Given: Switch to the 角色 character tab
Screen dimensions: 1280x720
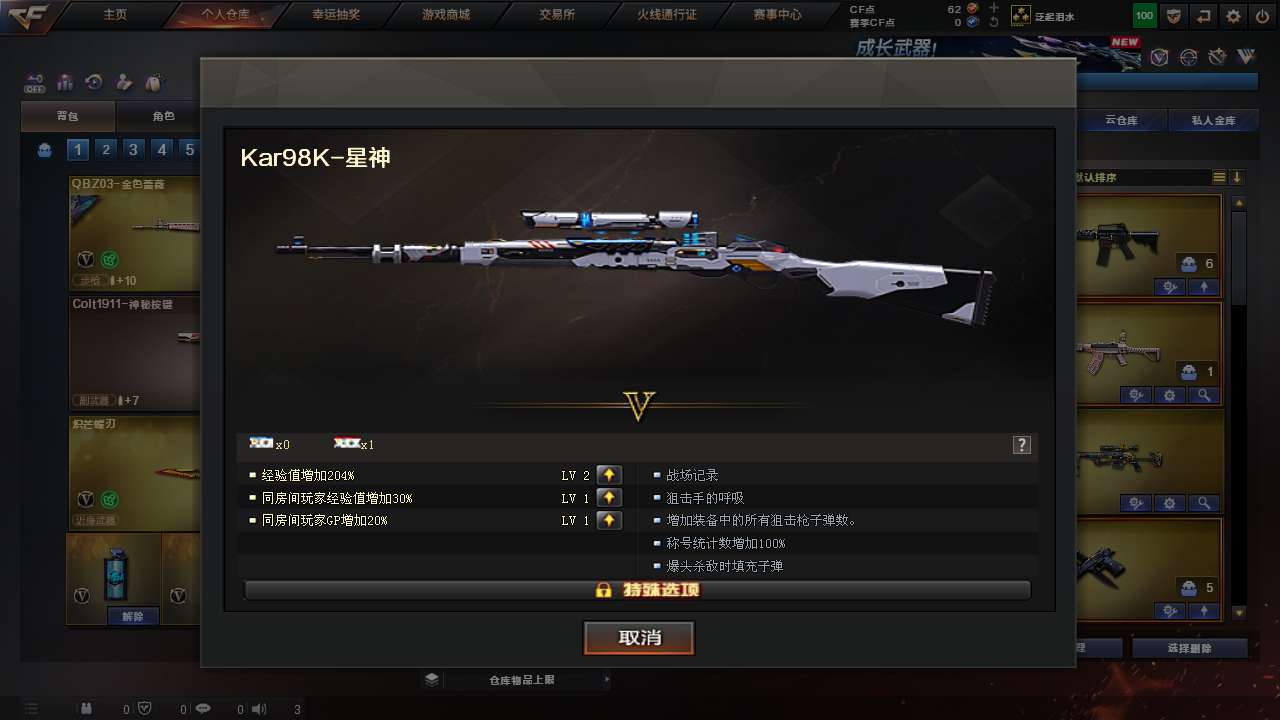Looking at the screenshot, I should 163,117.
